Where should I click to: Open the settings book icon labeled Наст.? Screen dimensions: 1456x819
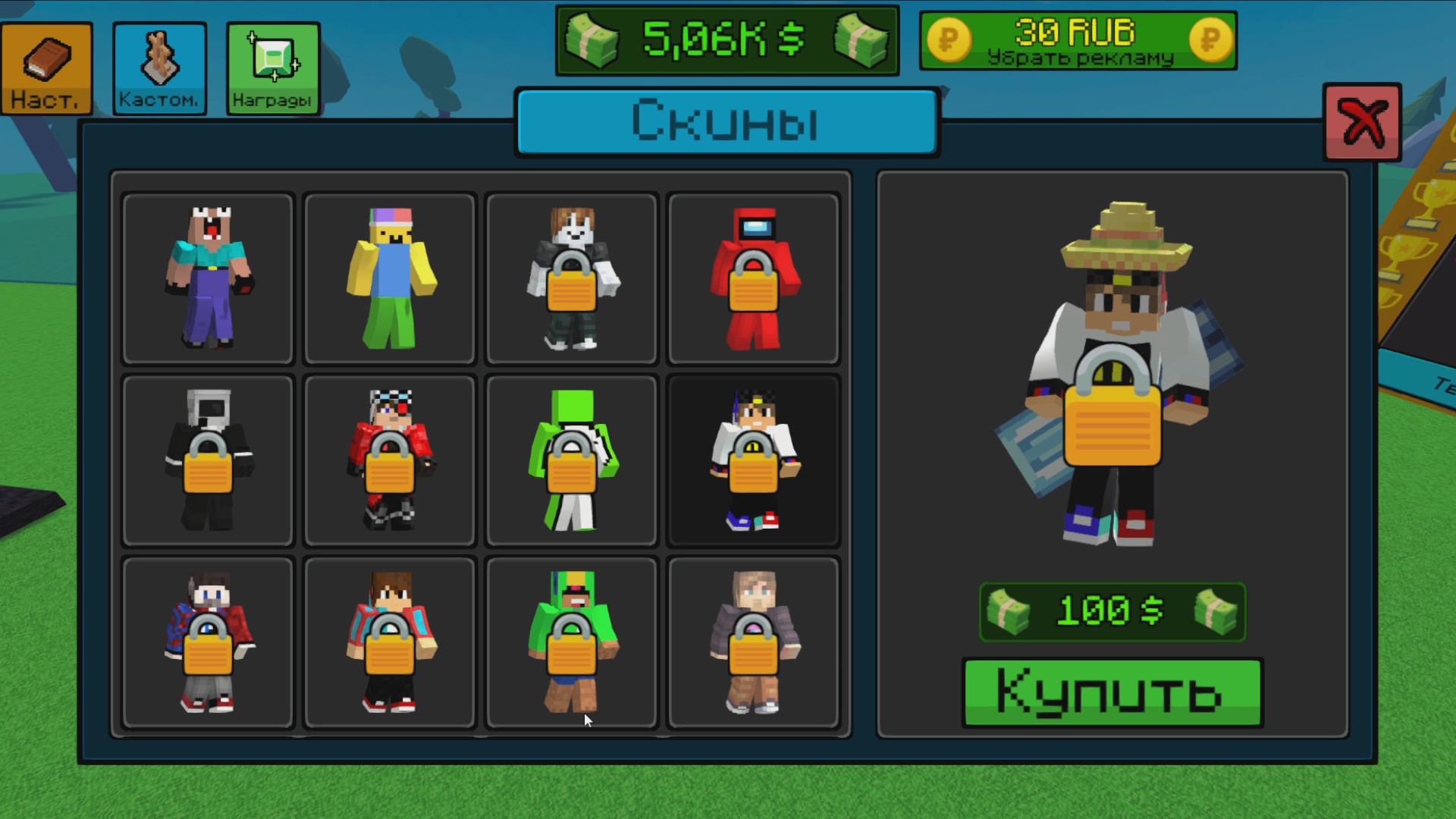pyautogui.click(x=45, y=68)
